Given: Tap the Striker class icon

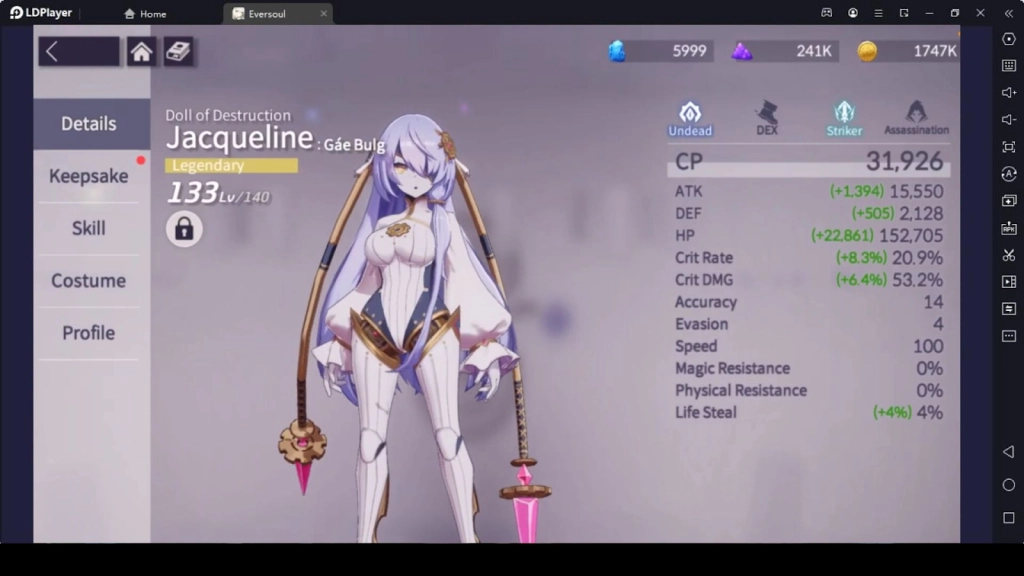Looking at the screenshot, I should 844,117.
